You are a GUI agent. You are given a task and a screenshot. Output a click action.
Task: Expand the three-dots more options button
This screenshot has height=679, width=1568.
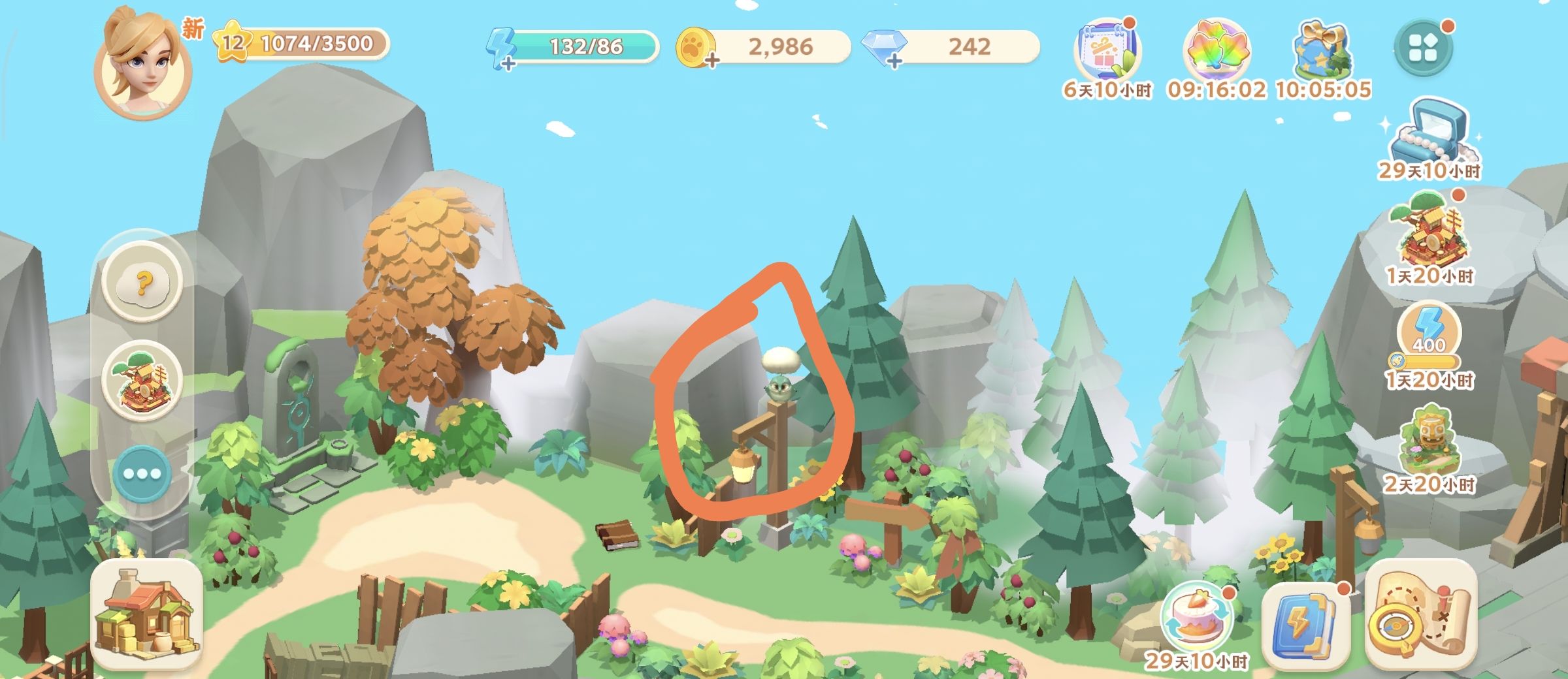pos(142,473)
